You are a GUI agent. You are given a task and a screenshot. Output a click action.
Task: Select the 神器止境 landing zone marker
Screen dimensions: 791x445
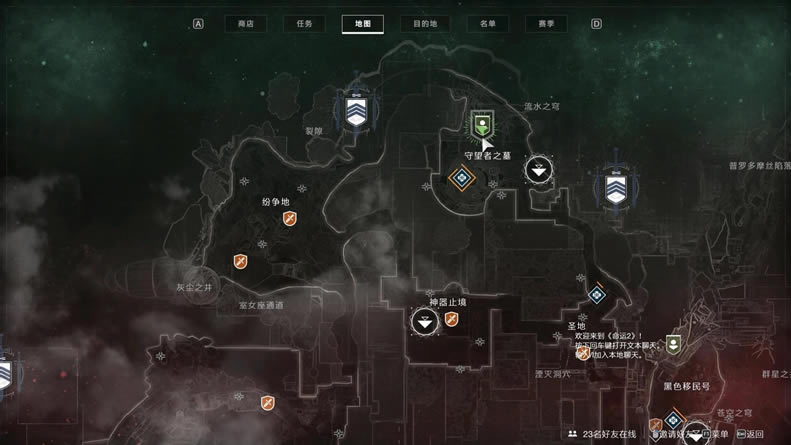pos(425,321)
